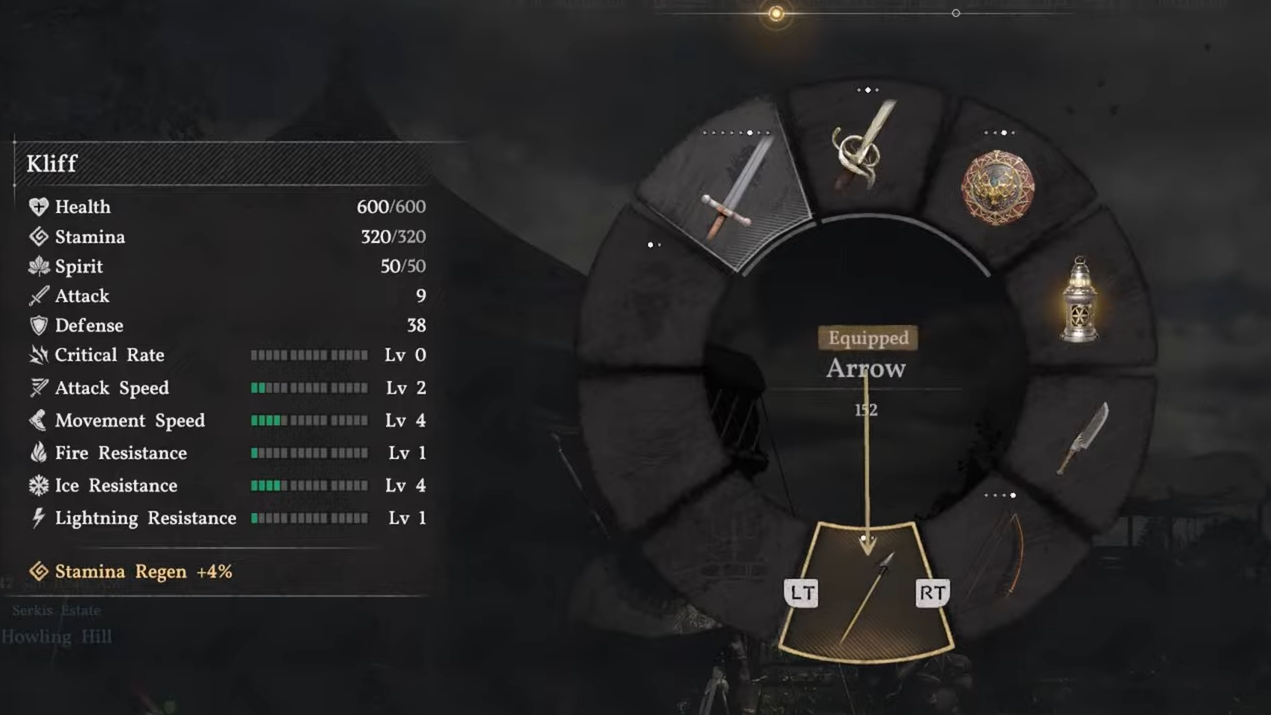
Task: Pick the cleaver knife slot
Action: point(1084,437)
